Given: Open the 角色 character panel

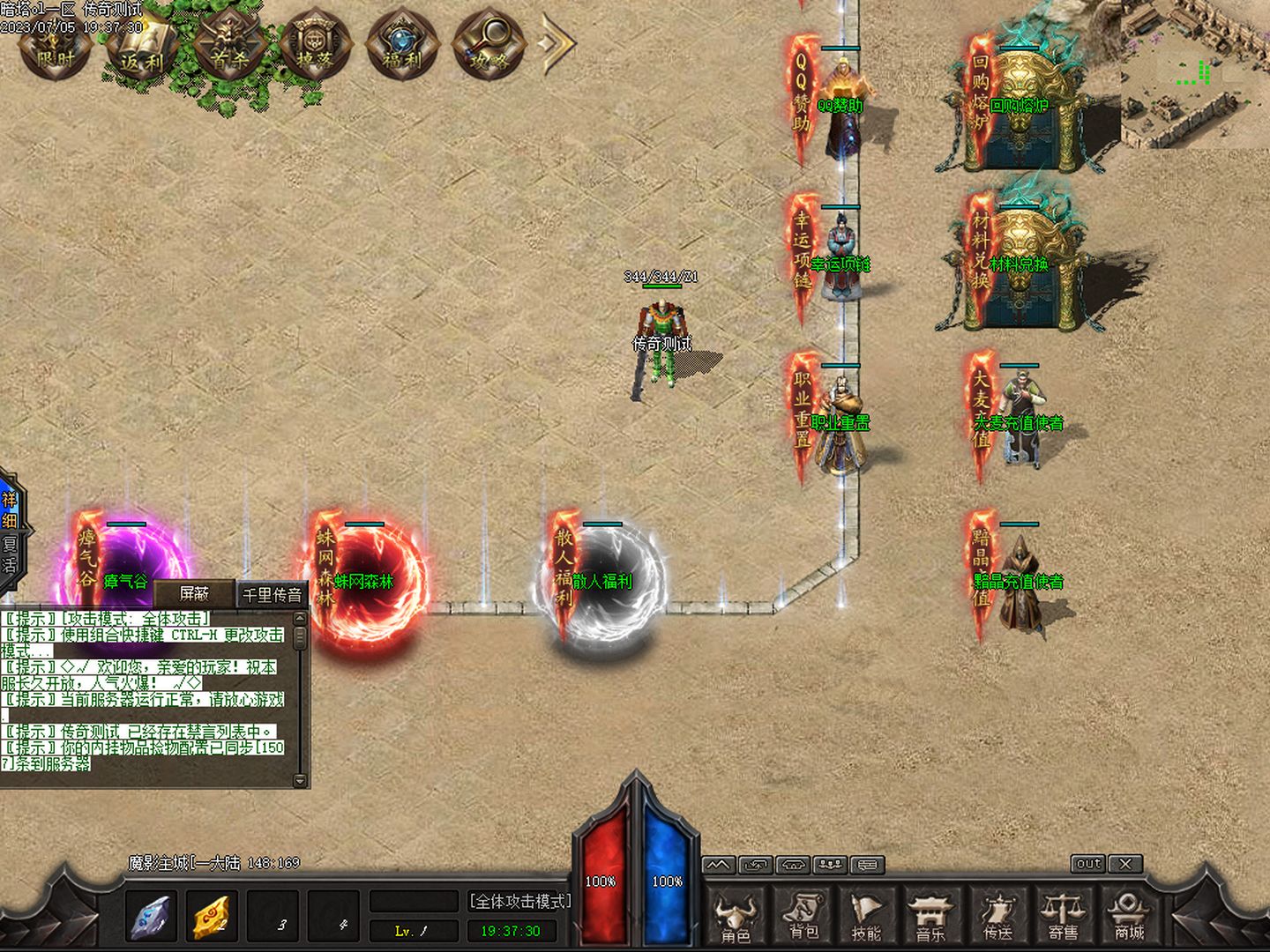Looking at the screenshot, I should point(736,919).
